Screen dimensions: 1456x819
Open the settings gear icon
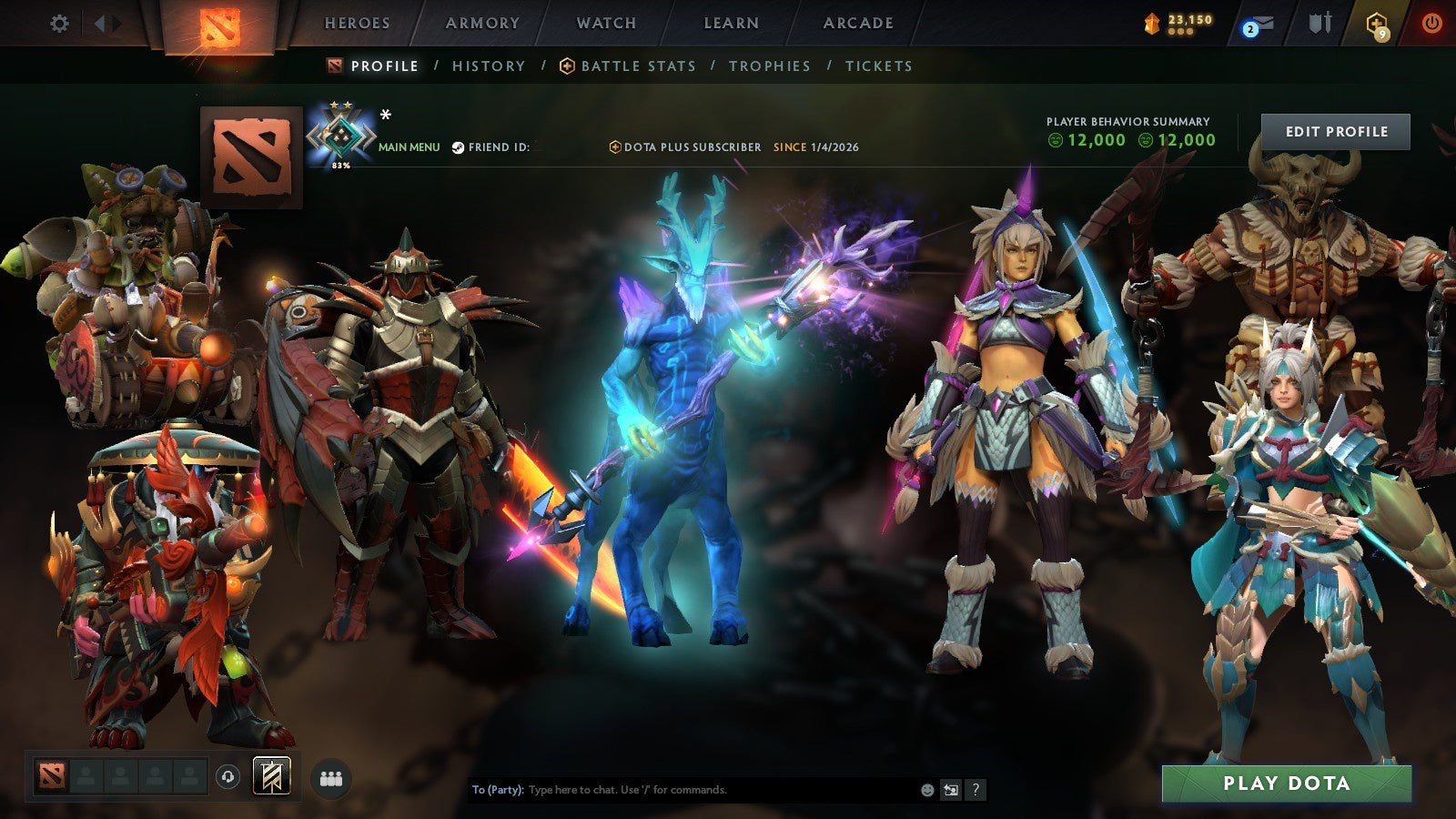point(60,24)
